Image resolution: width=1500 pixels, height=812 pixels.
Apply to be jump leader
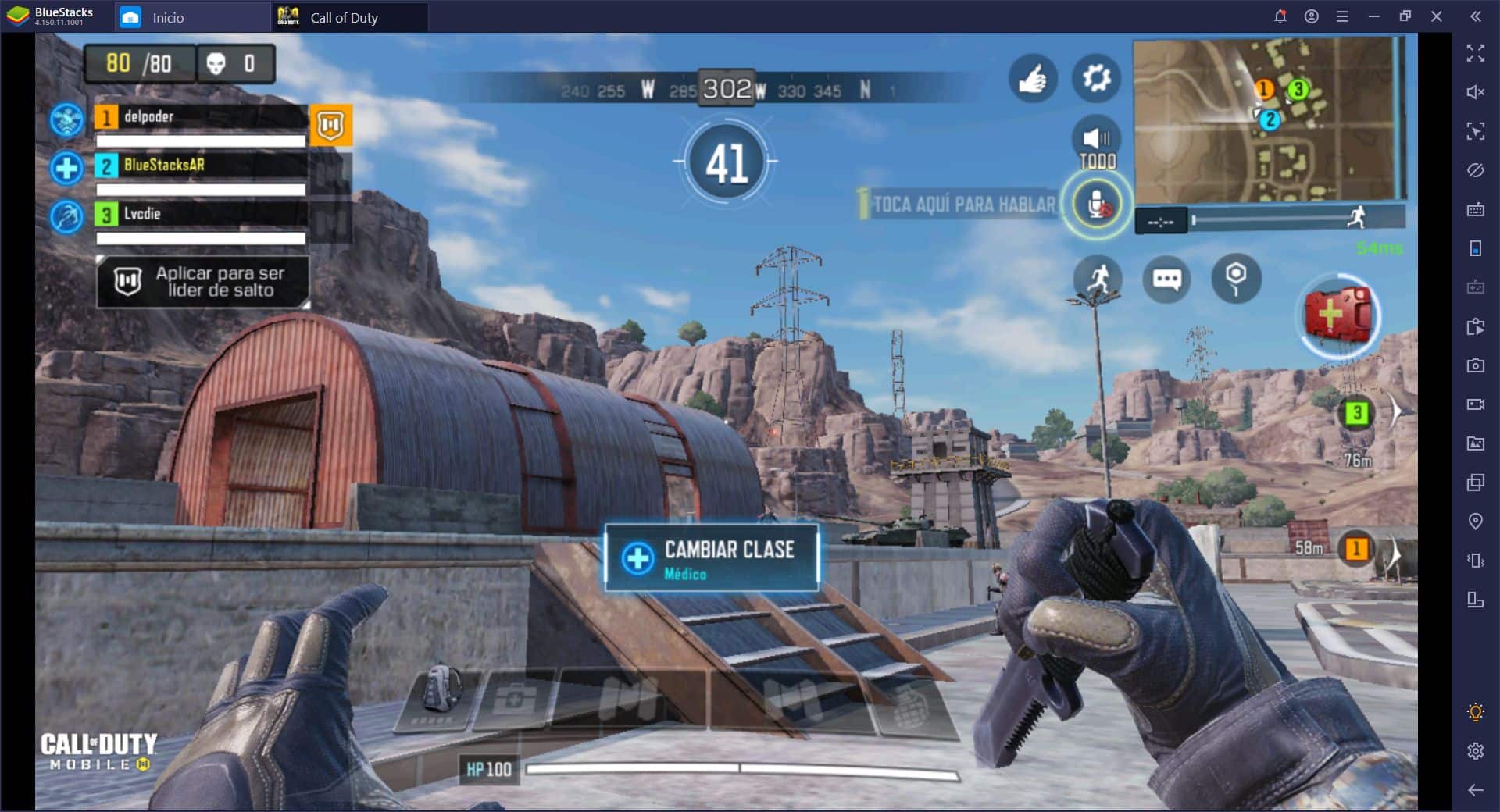click(x=202, y=281)
